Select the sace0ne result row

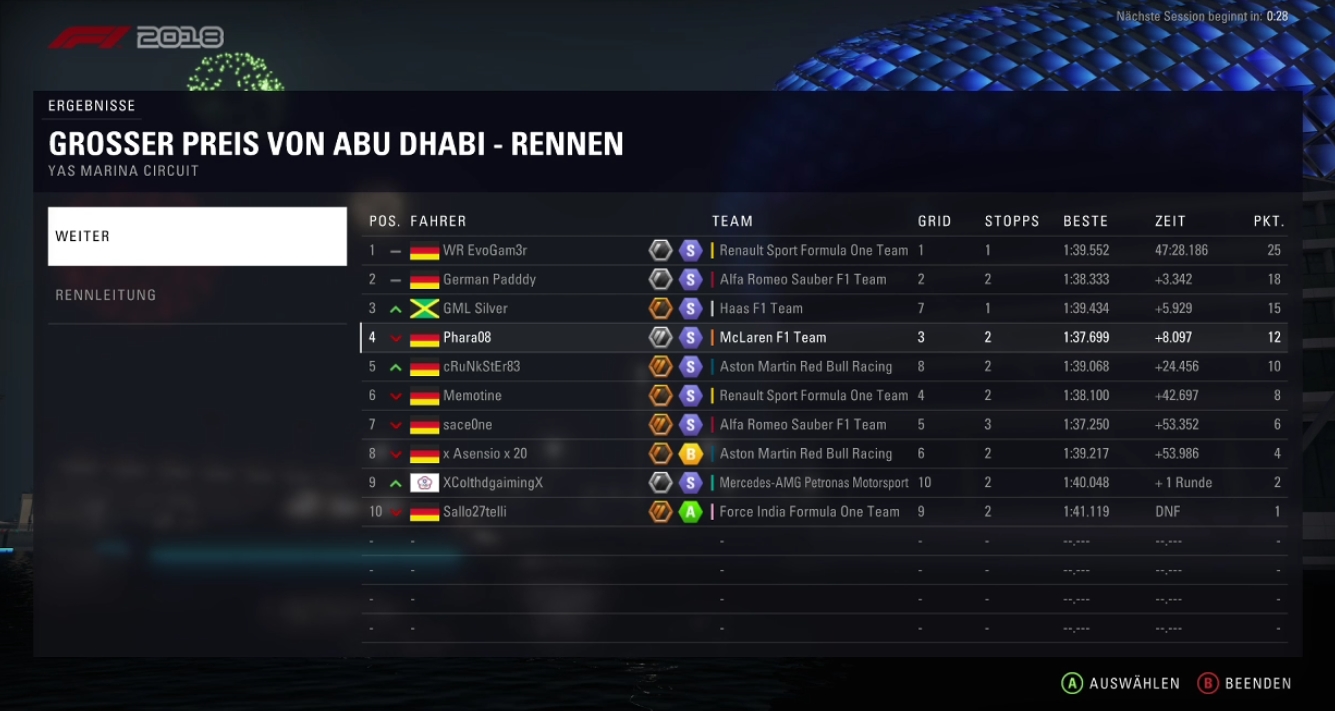823,424
